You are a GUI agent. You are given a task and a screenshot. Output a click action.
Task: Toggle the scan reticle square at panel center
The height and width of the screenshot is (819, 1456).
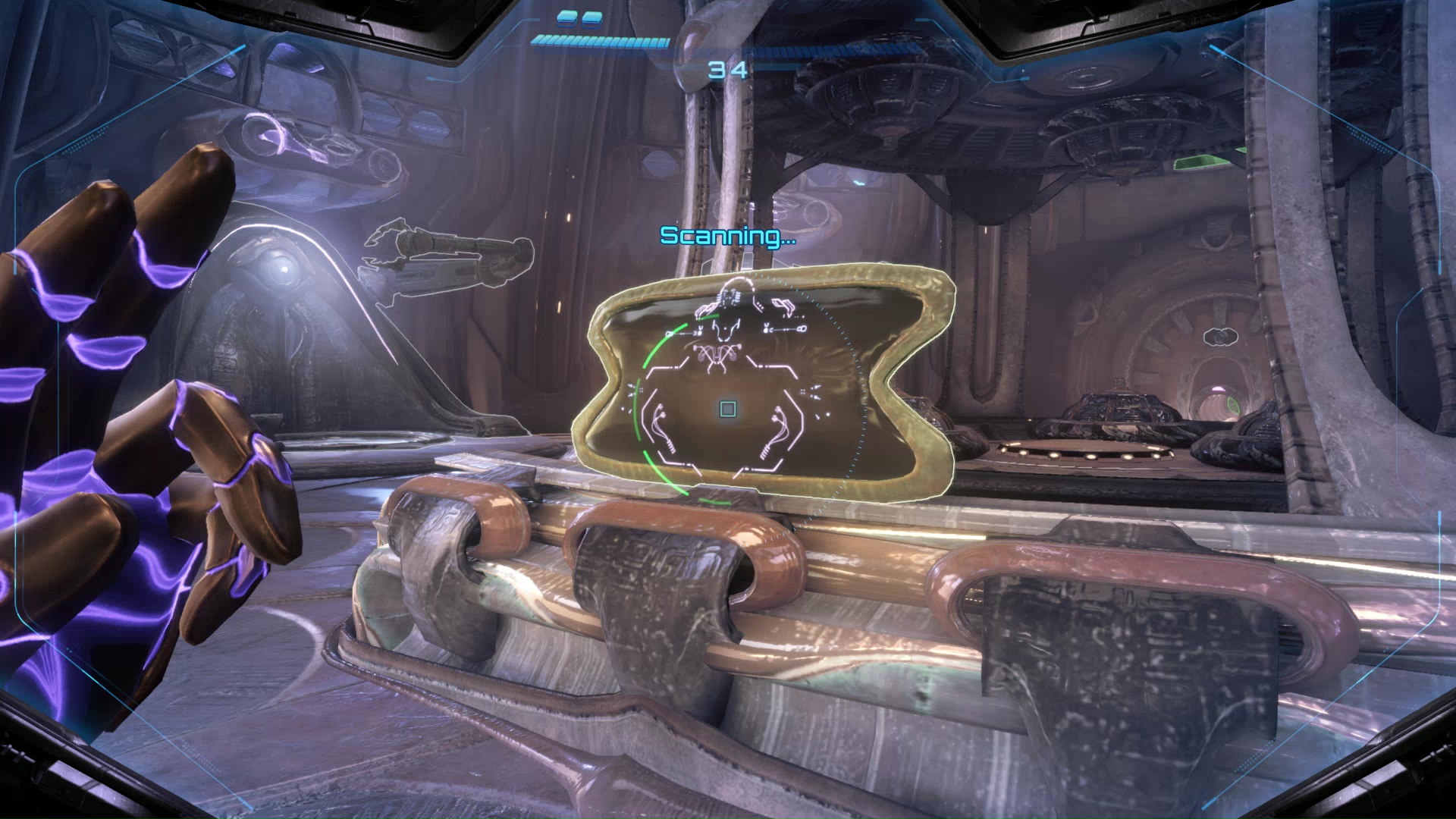(727, 409)
